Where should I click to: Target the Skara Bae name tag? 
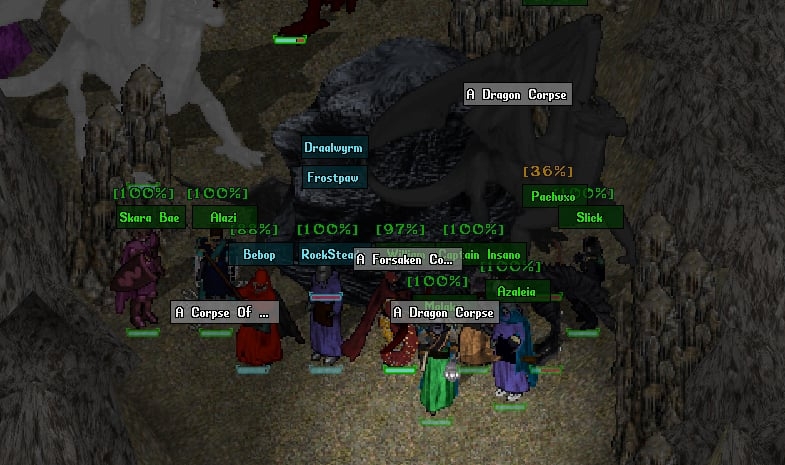149,218
